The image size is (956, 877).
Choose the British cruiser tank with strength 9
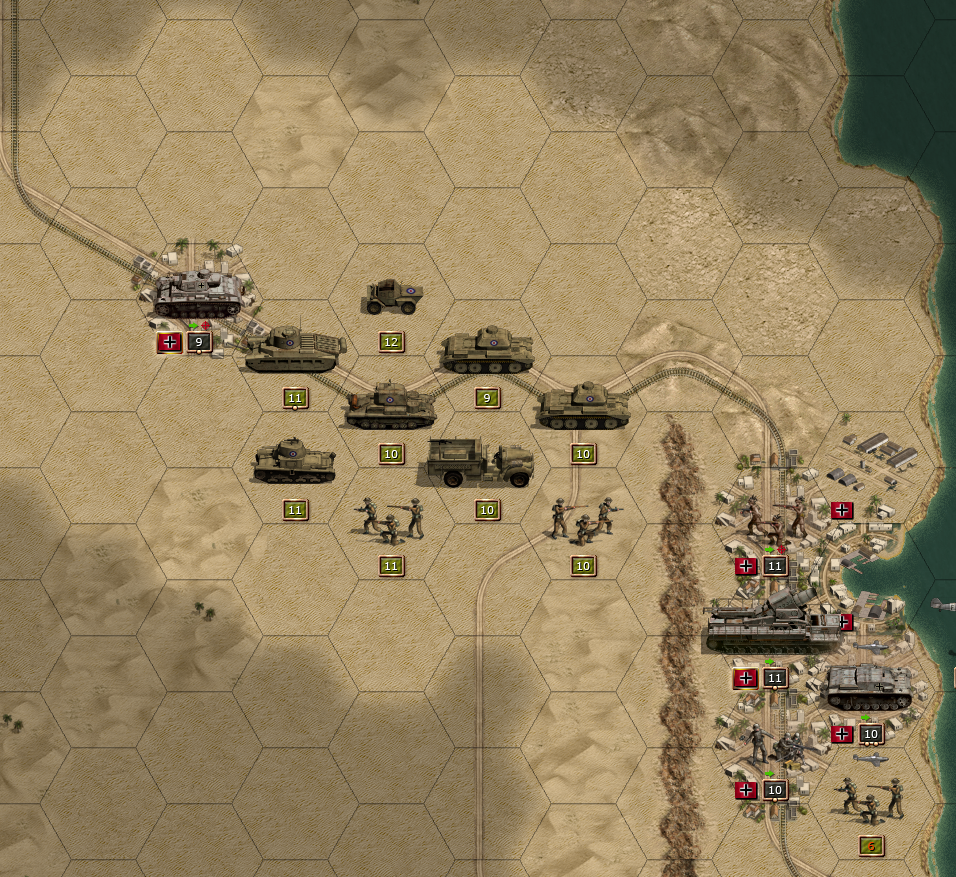coord(487,351)
